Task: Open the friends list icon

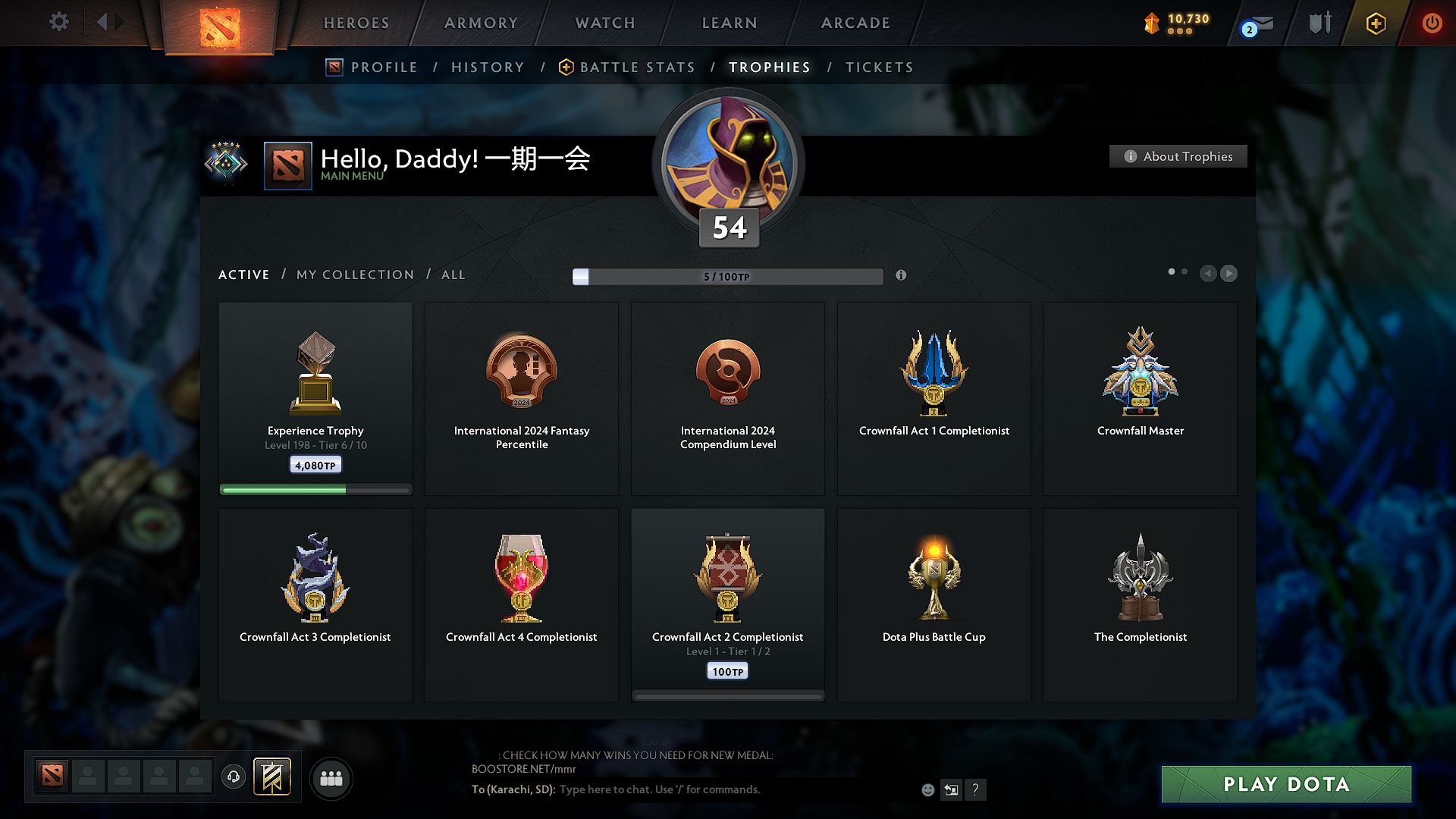Action: tap(331, 777)
